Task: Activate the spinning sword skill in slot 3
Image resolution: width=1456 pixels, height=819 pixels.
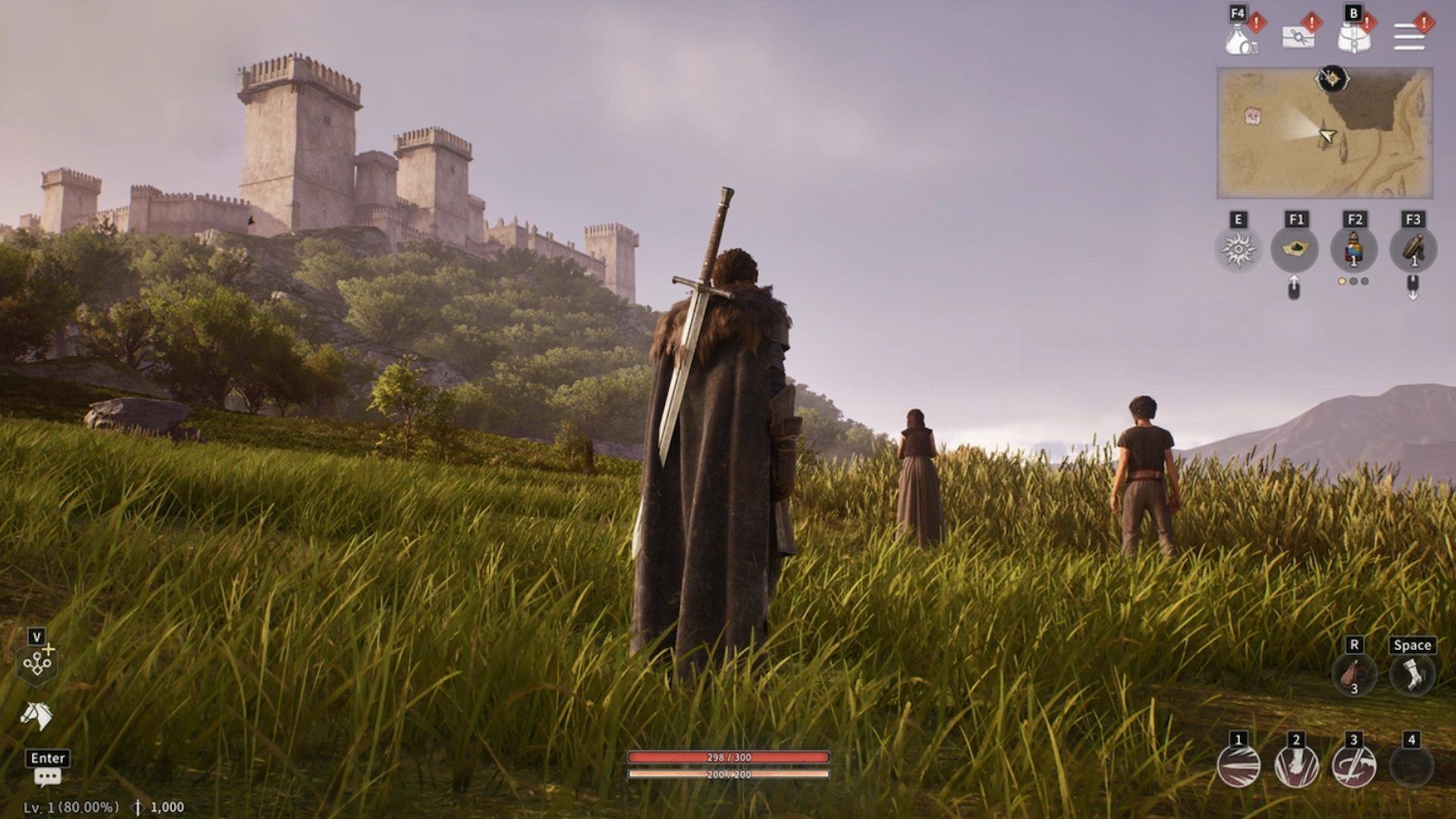Action: (1354, 766)
